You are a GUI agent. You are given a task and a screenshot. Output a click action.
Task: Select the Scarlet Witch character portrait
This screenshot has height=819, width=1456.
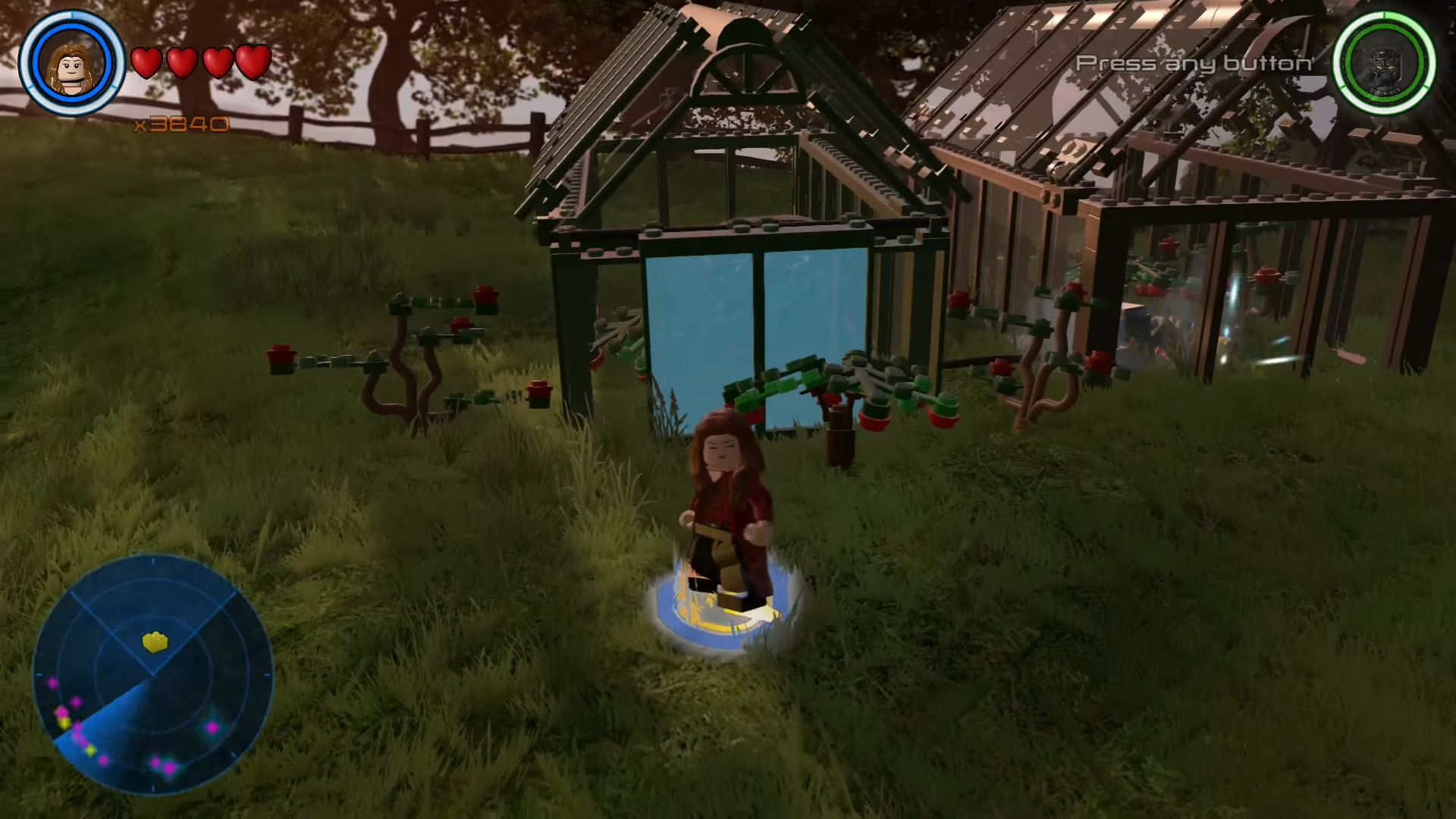click(72, 63)
